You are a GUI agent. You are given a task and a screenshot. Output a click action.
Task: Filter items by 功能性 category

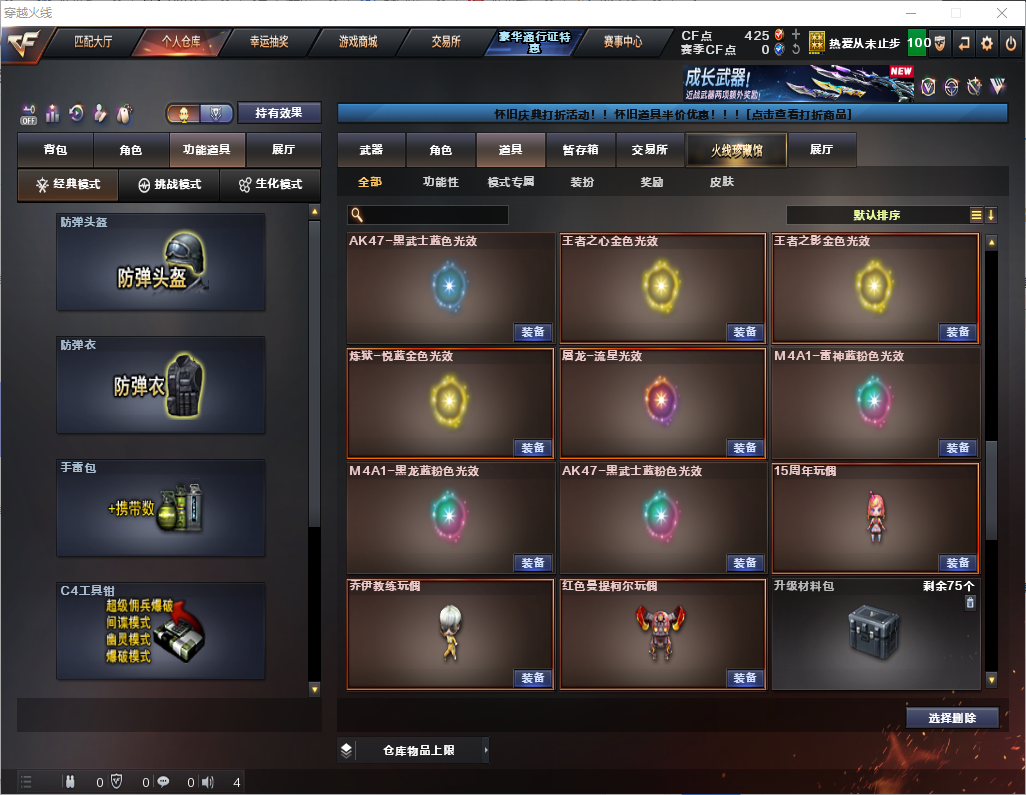pos(440,182)
